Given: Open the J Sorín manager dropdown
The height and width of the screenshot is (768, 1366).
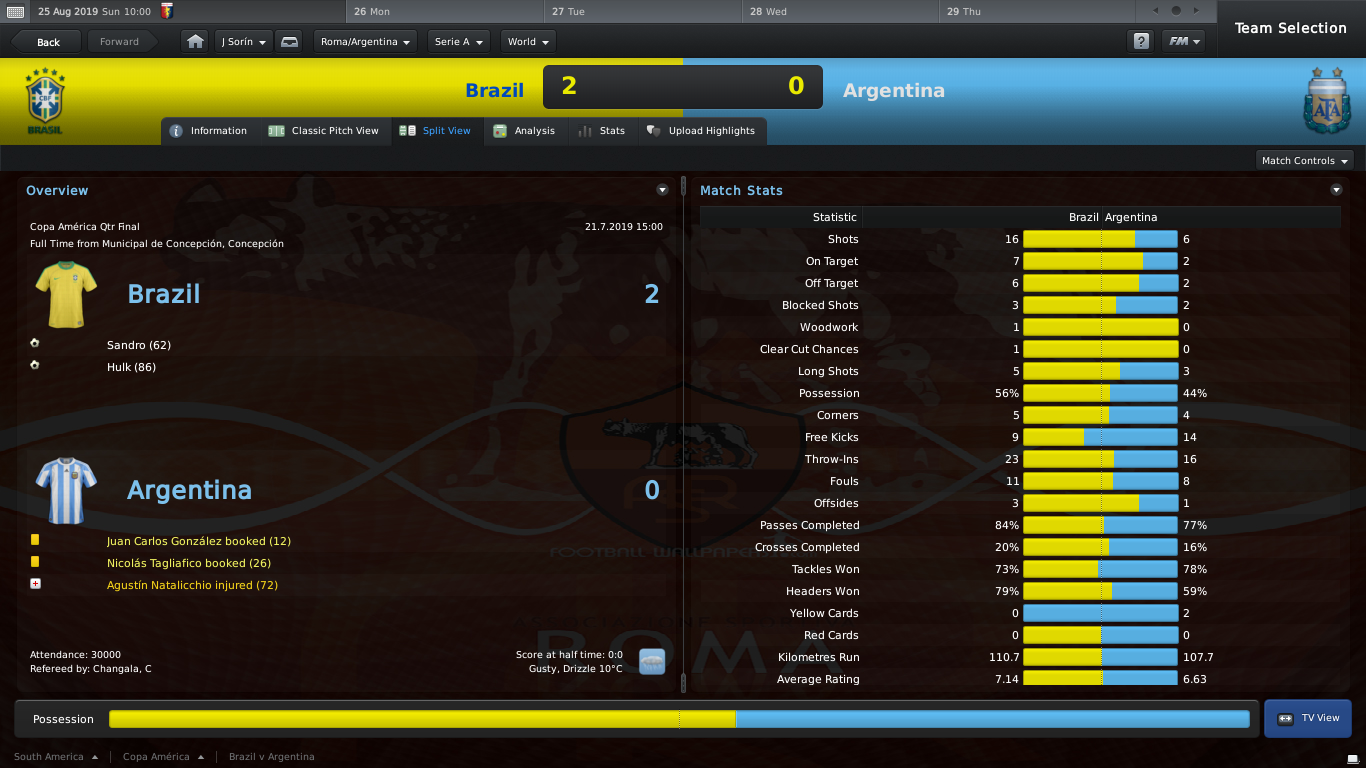Looking at the screenshot, I should click(243, 42).
